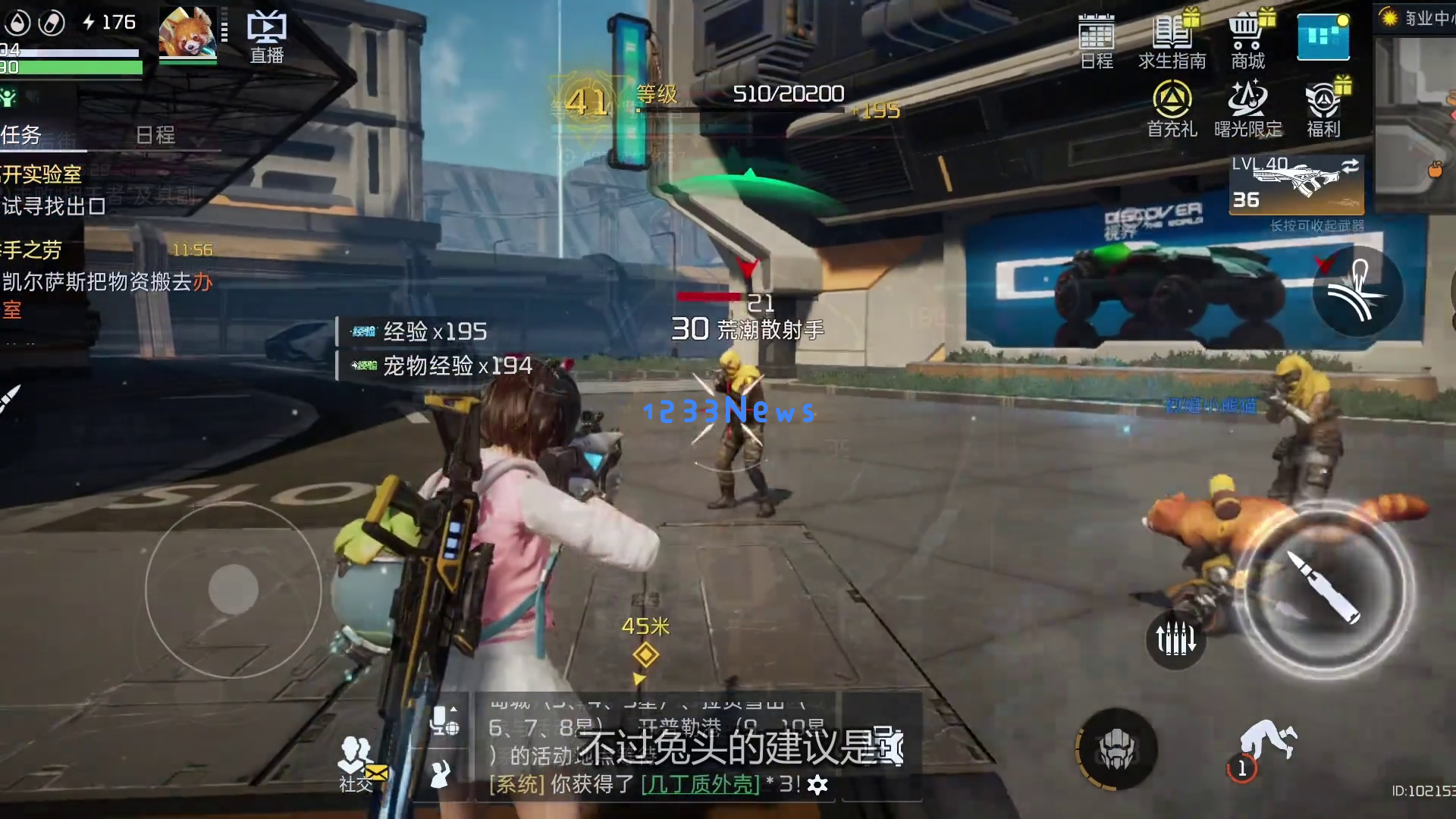Click the red panda pet avatar
The width and height of the screenshot is (1456, 819).
[x=187, y=32]
